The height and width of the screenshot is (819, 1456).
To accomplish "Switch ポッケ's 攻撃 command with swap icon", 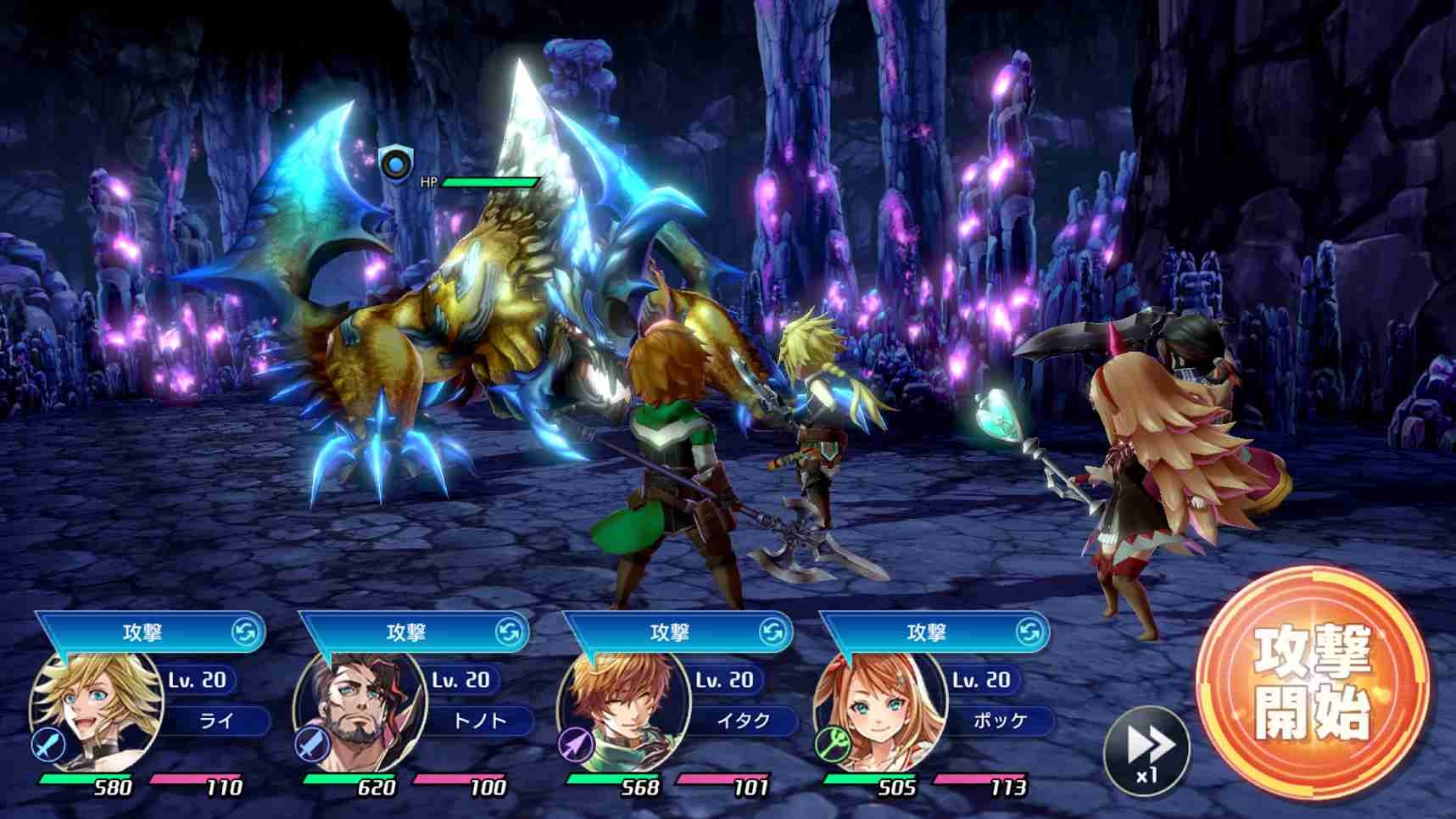I will [x=1029, y=632].
